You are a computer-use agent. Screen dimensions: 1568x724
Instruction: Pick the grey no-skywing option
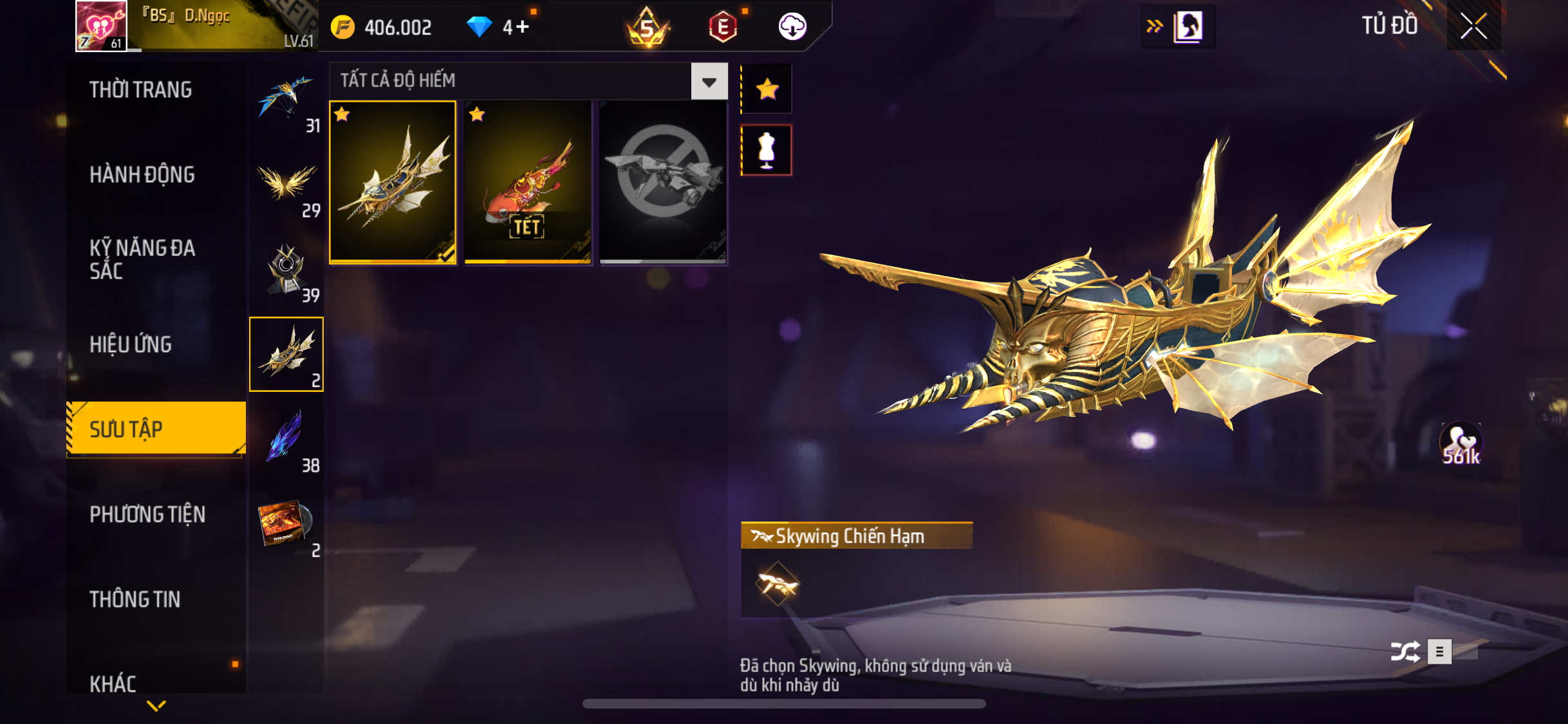(x=663, y=182)
